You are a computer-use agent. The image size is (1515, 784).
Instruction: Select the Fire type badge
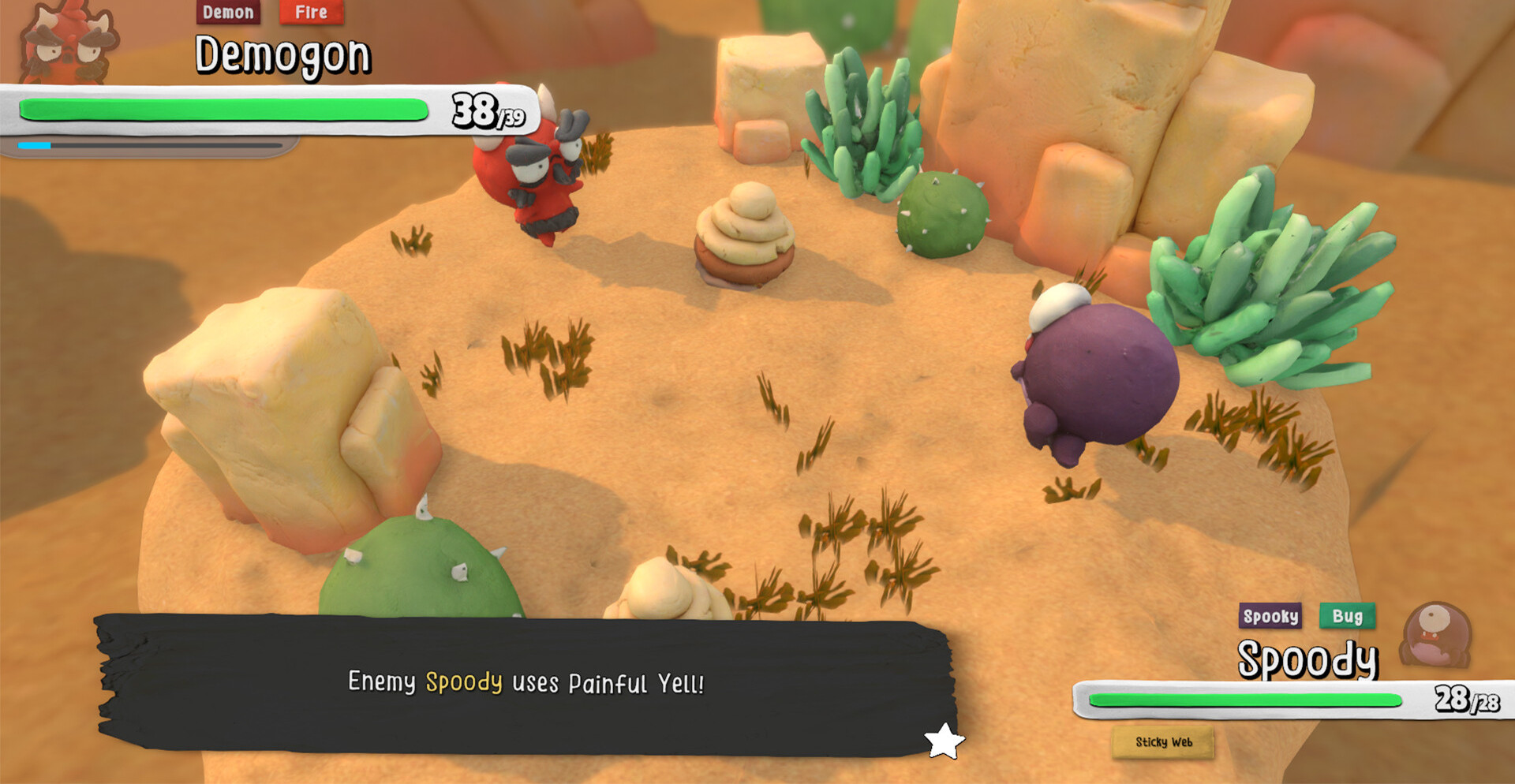pos(311,12)
